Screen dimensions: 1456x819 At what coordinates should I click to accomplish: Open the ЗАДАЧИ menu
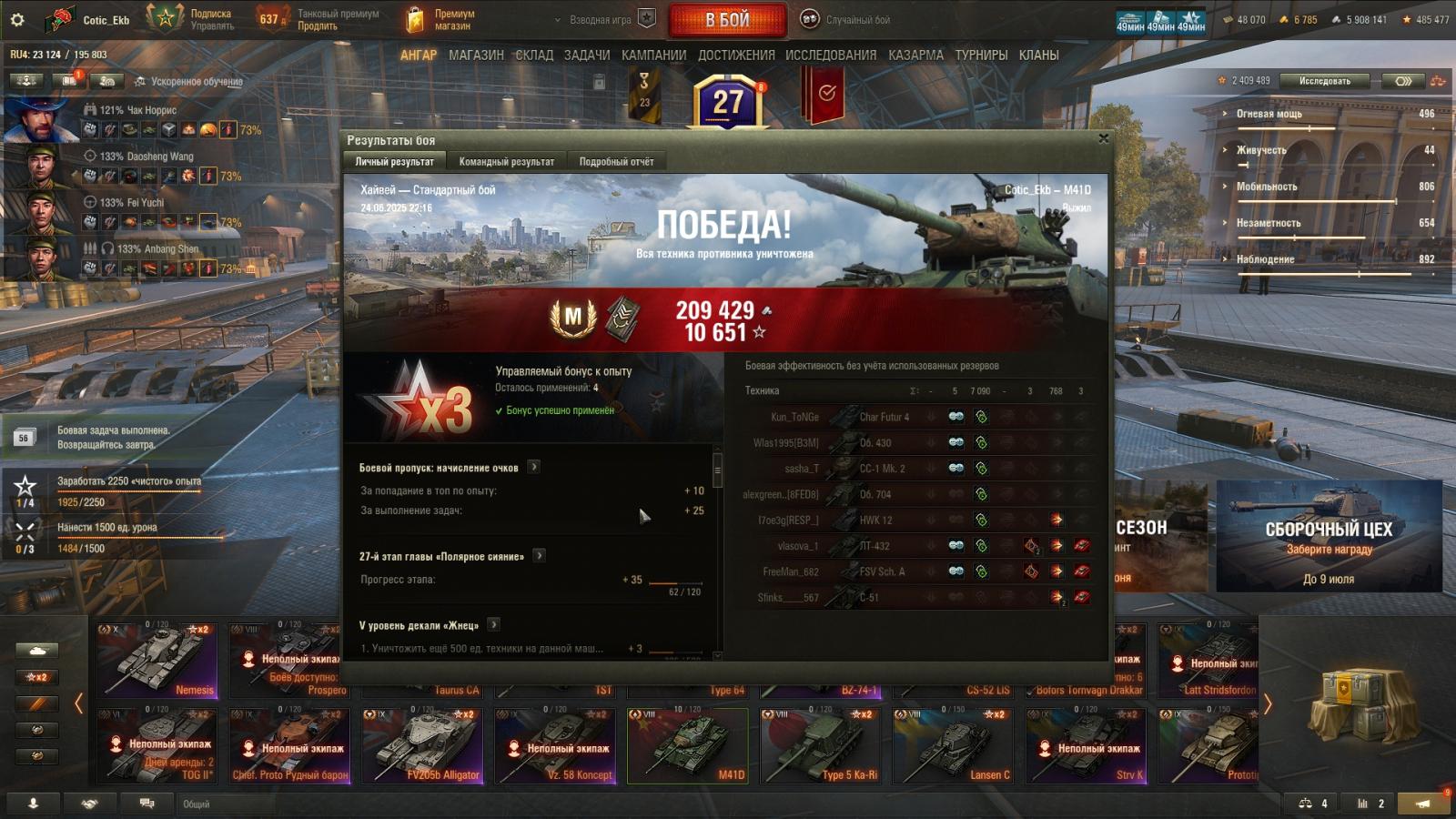coord(587,55)
